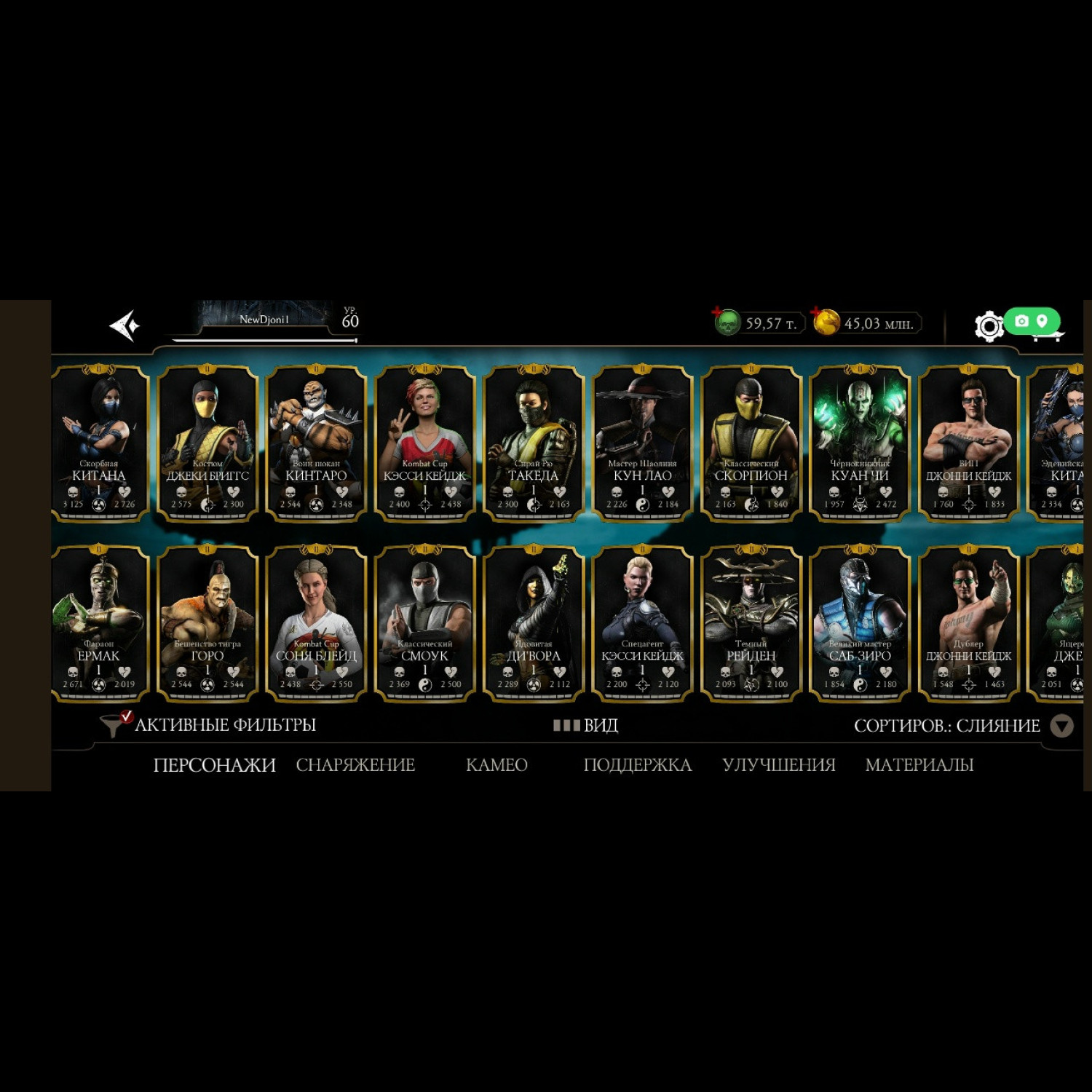Pick the Kombat Cup Кэсси Кейдж card

pos(424,443)
